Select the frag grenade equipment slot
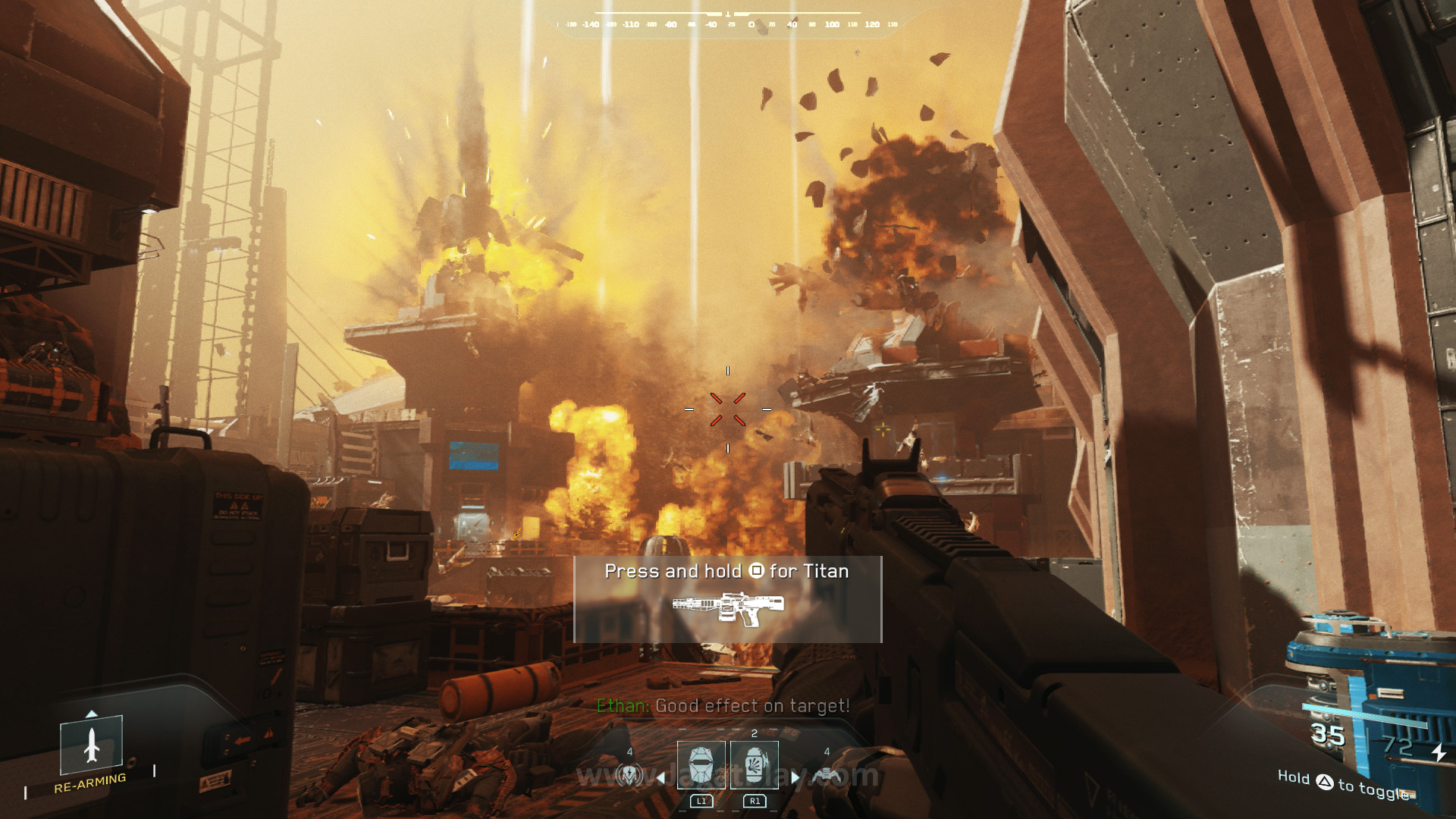Viewport: 1456px width, 819px height. point(755,764)
